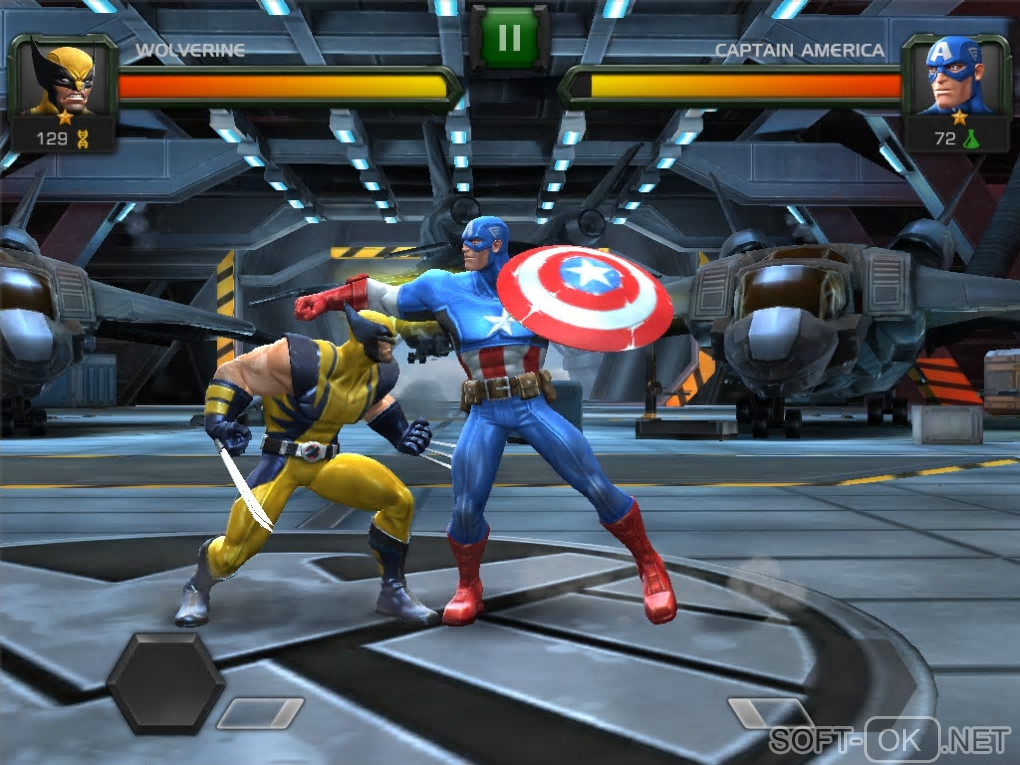The width and height of the screenshot is (1020, 765).
Task: Select Captain America's portrait
Action: tap(956, 76)
